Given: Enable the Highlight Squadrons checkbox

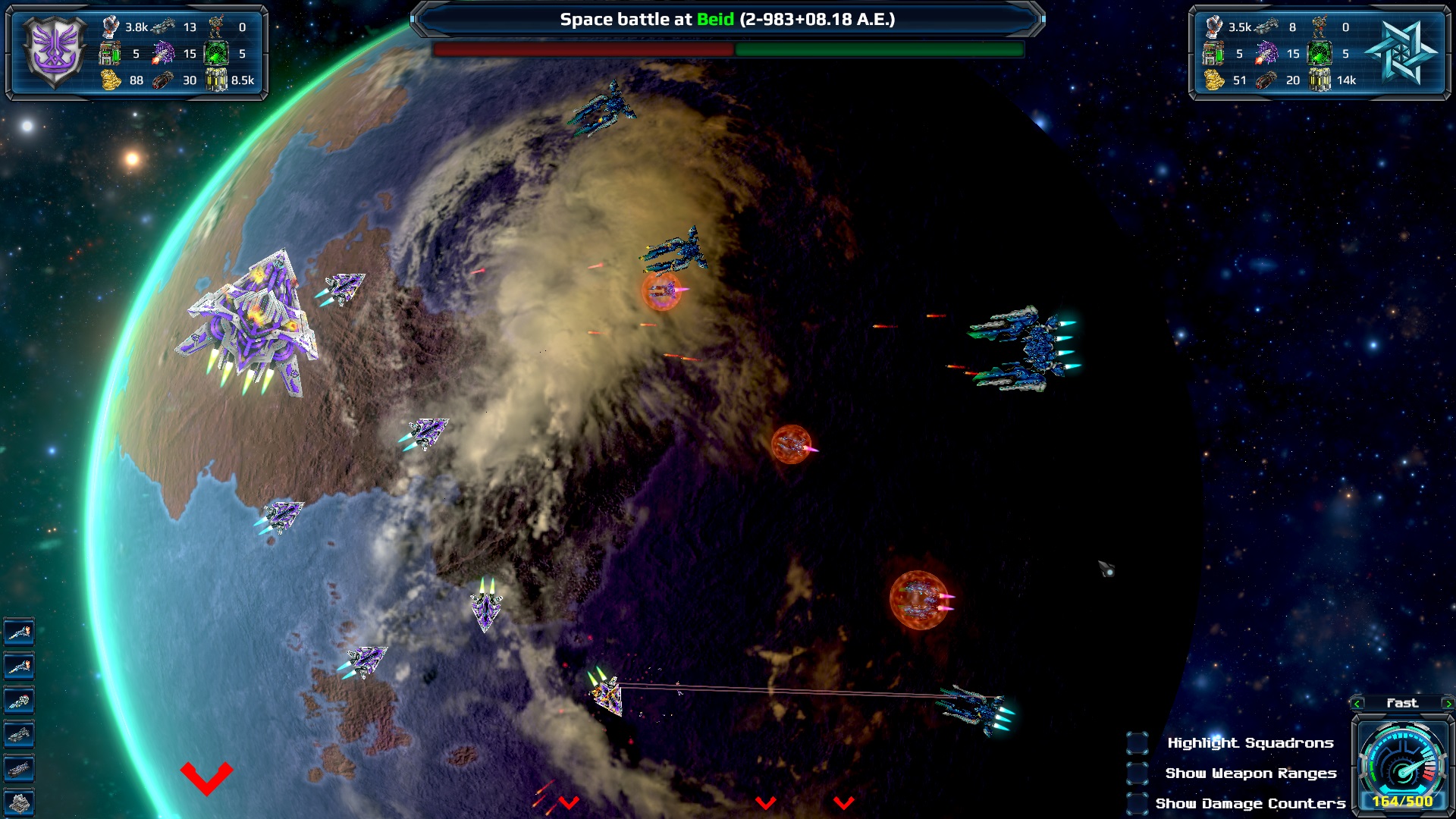Looking at the screenshot, I should coord(1137,743).
